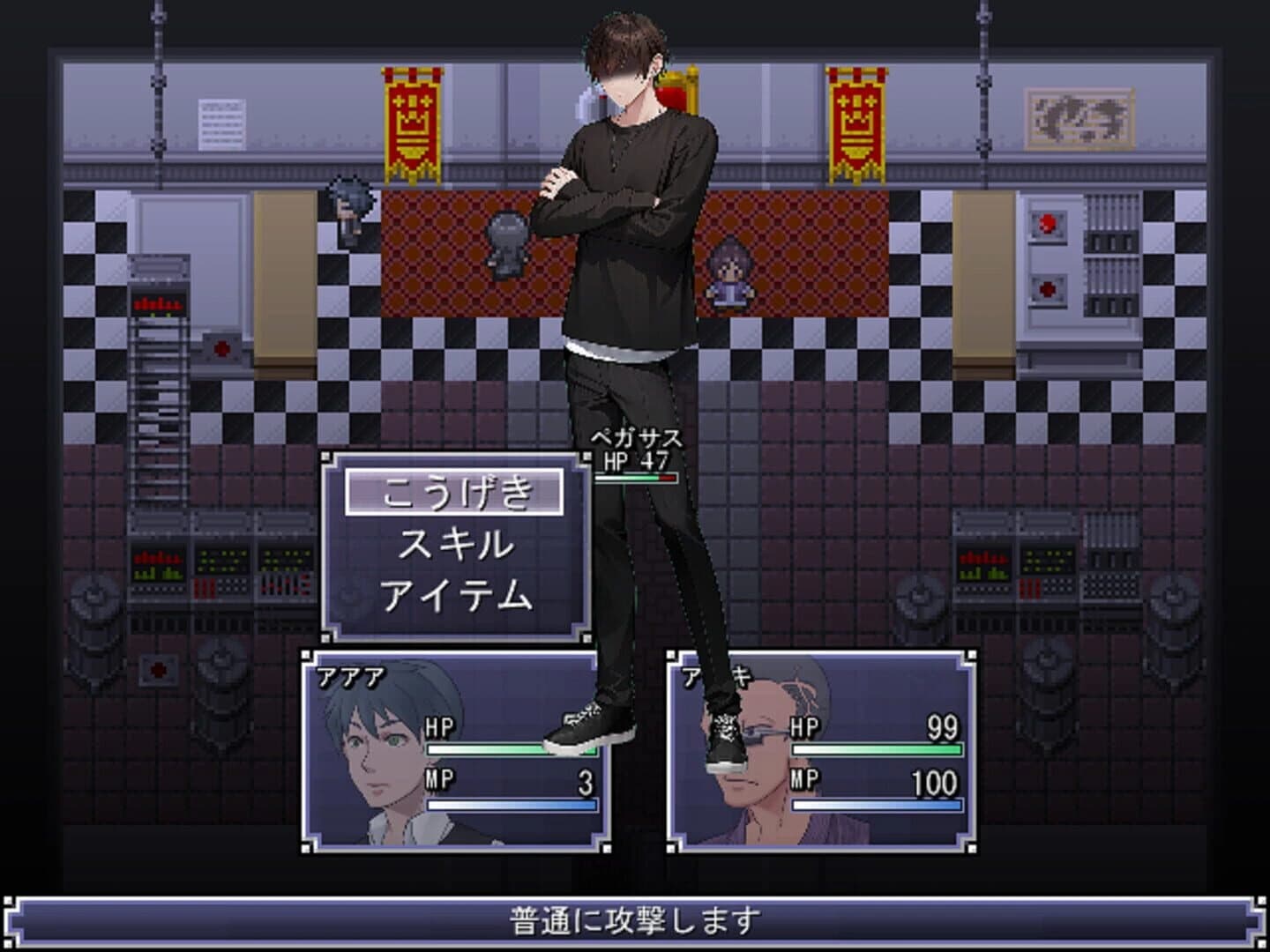1270x952 pixels.
Task: Select the こうげき attack command
Action: pyautogui.click(x=454, y=492)
